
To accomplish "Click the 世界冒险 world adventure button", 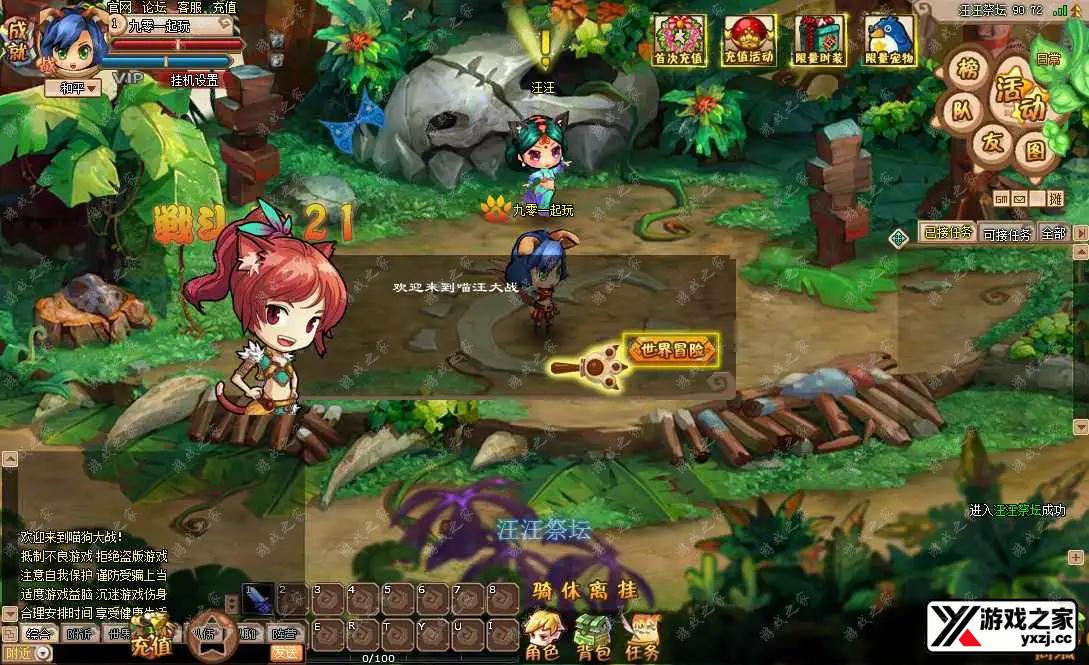I will pos(672,350).
